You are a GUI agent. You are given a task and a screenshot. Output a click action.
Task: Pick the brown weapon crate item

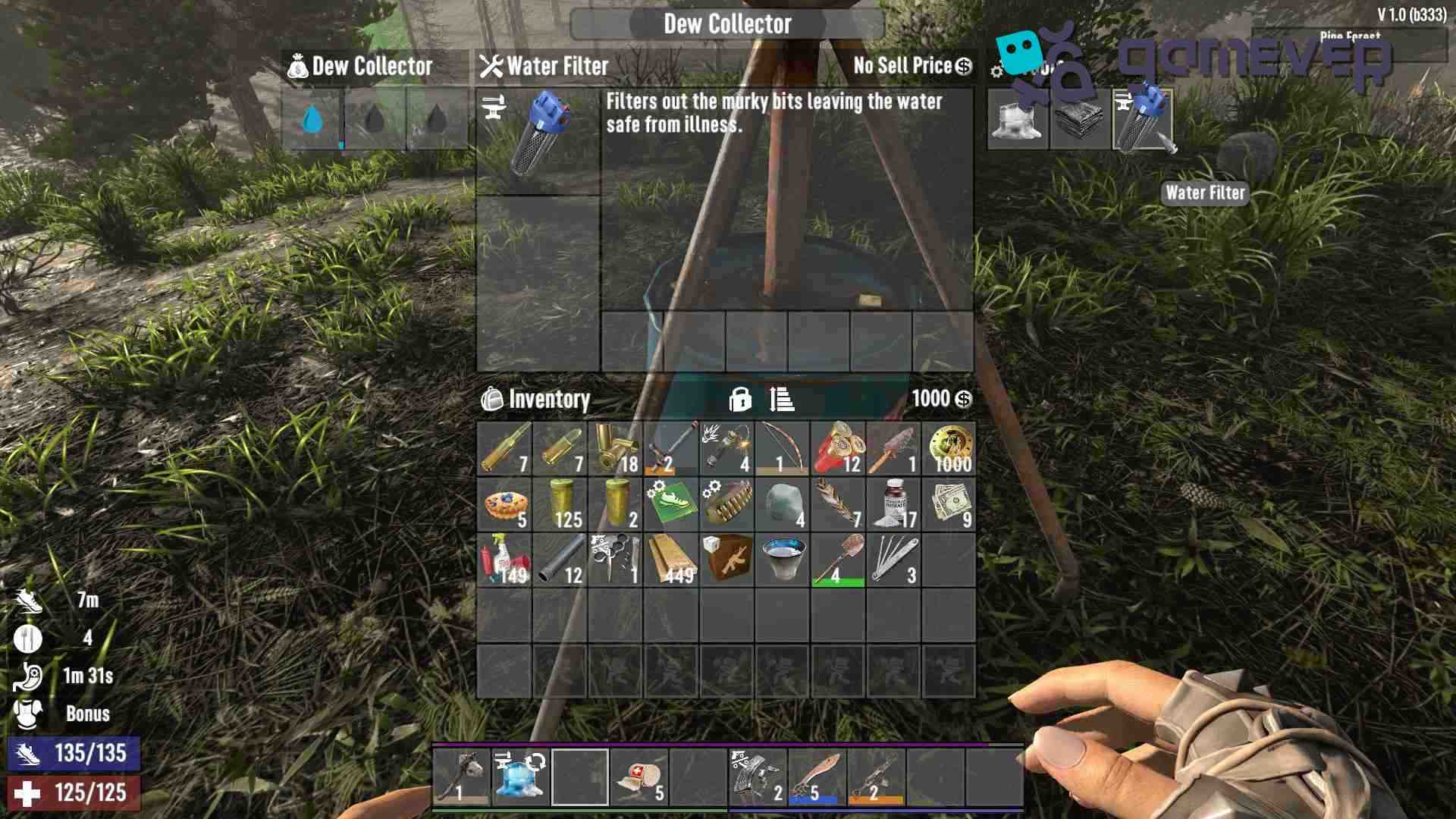click(x=727, y=560)
